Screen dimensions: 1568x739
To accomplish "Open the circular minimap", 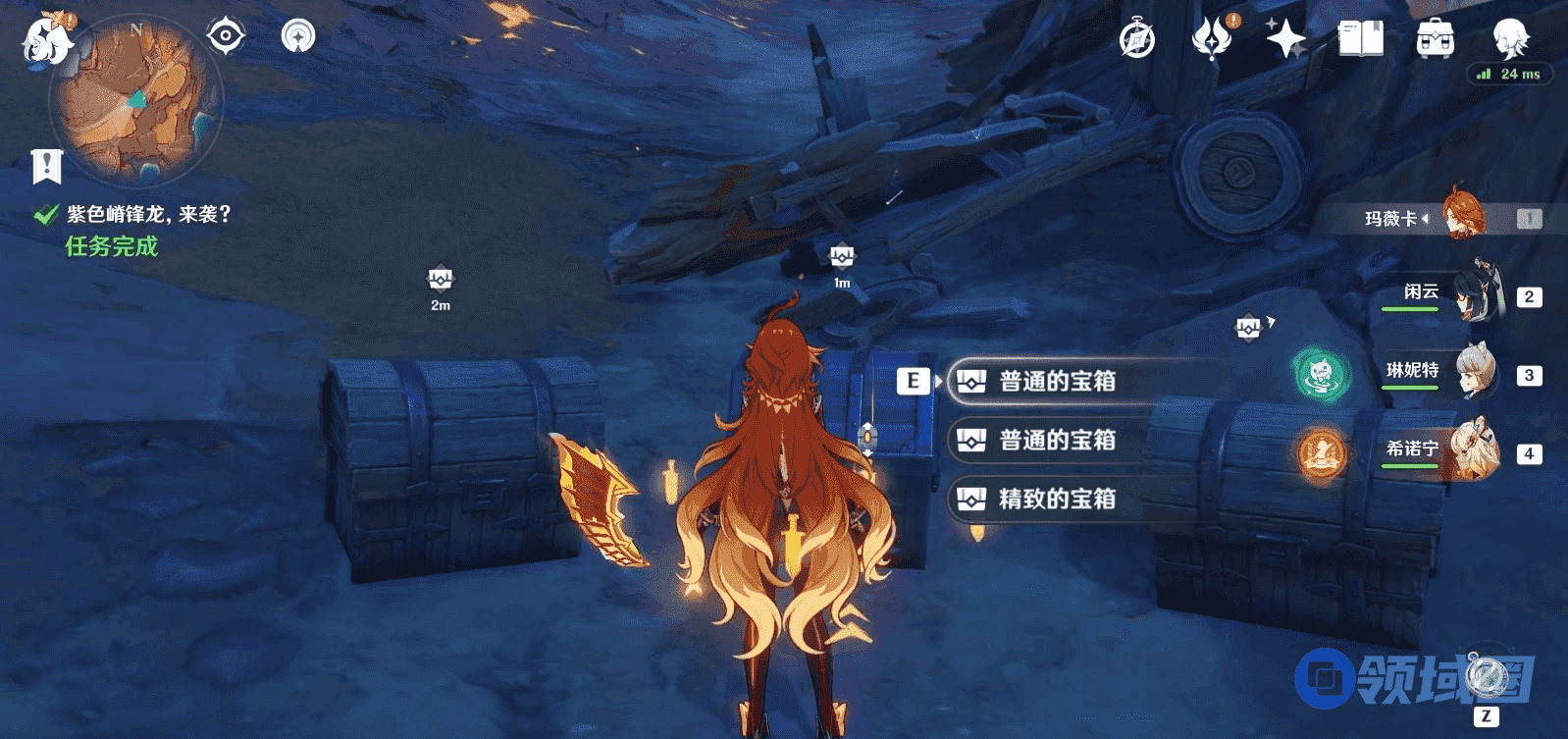I will [137, 100].
